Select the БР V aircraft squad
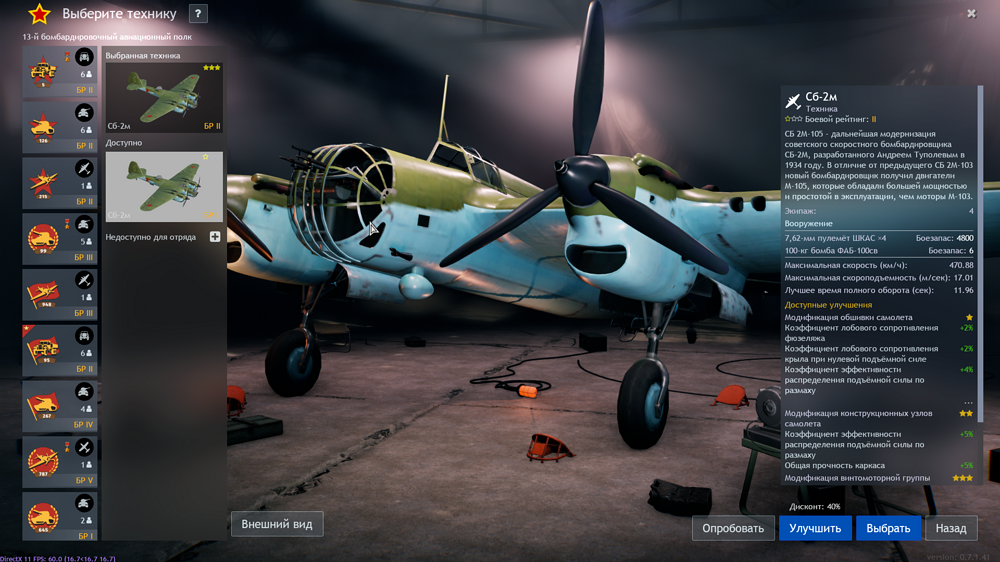The height and width of the screenshot is (562, 1000). [61, 462]
